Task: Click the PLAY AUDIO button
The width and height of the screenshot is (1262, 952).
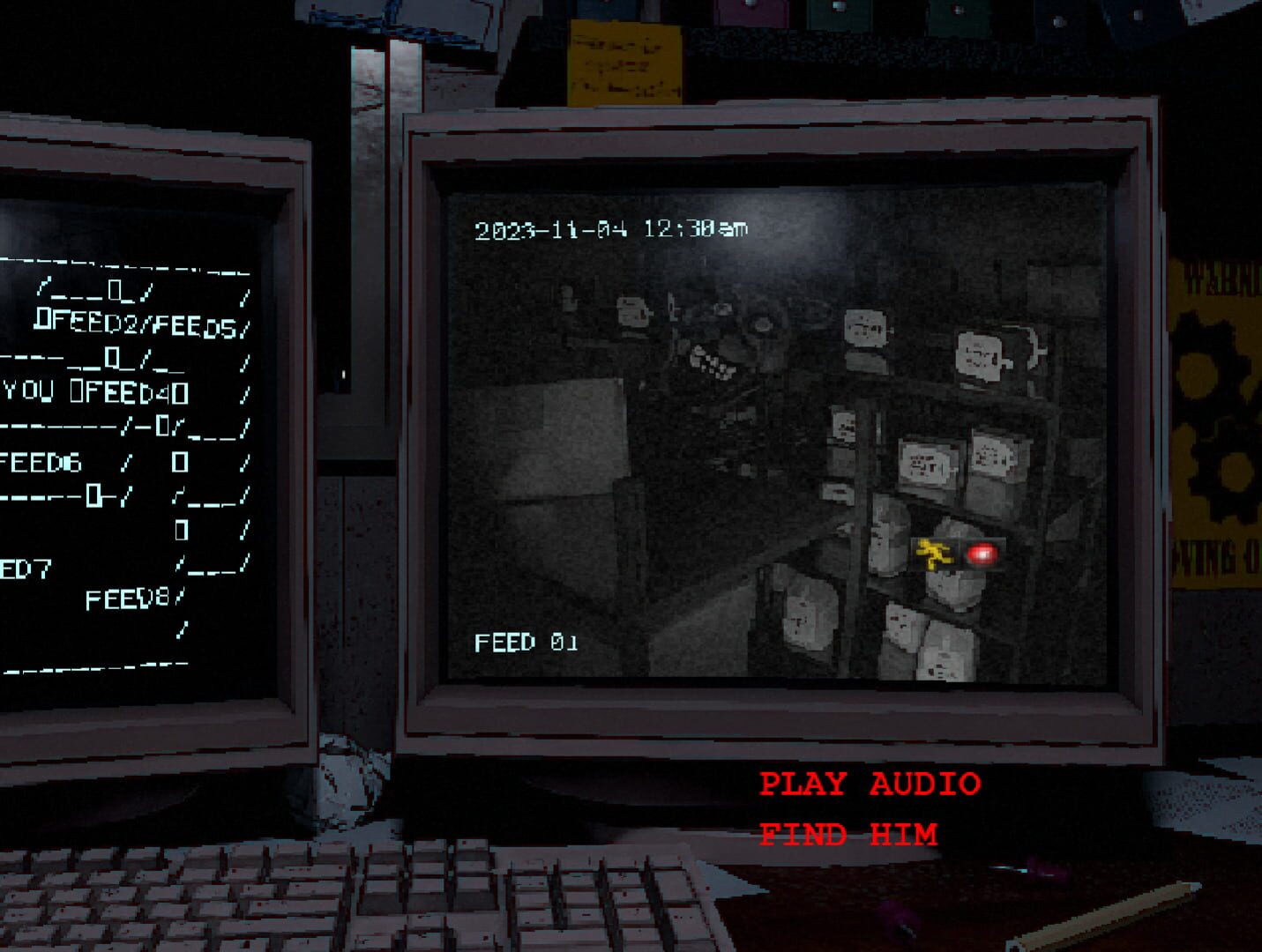Action: coord(871,783)
